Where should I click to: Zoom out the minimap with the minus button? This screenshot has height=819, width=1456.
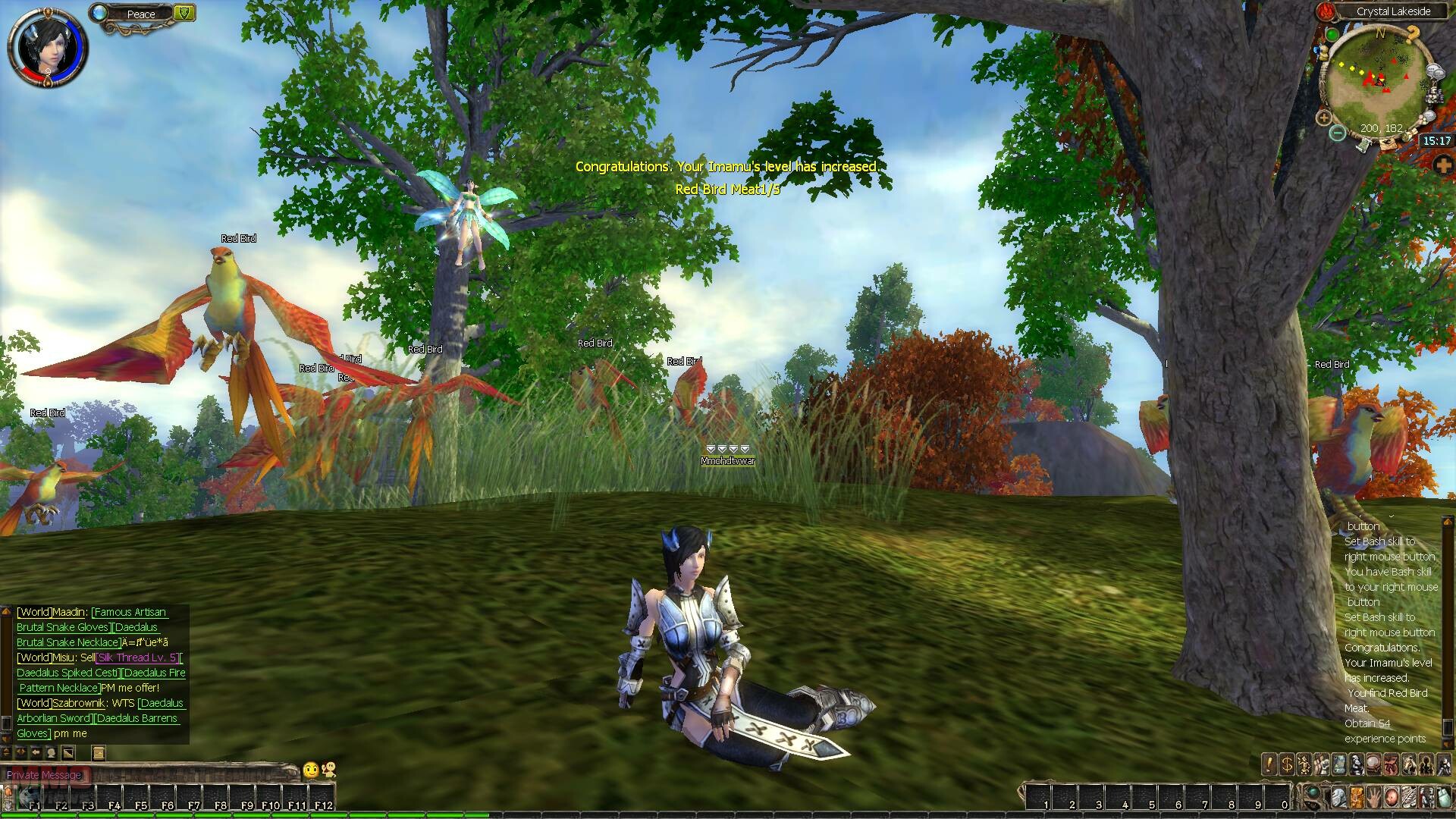point(1338,133)
